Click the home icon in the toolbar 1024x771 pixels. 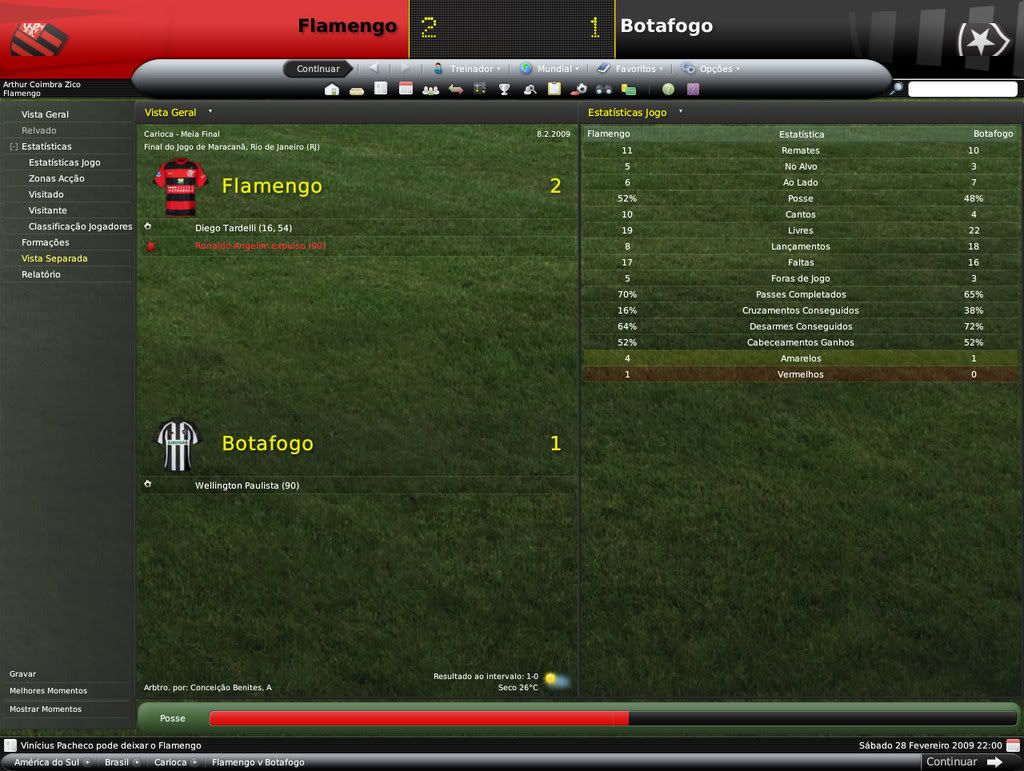(332, 89)
